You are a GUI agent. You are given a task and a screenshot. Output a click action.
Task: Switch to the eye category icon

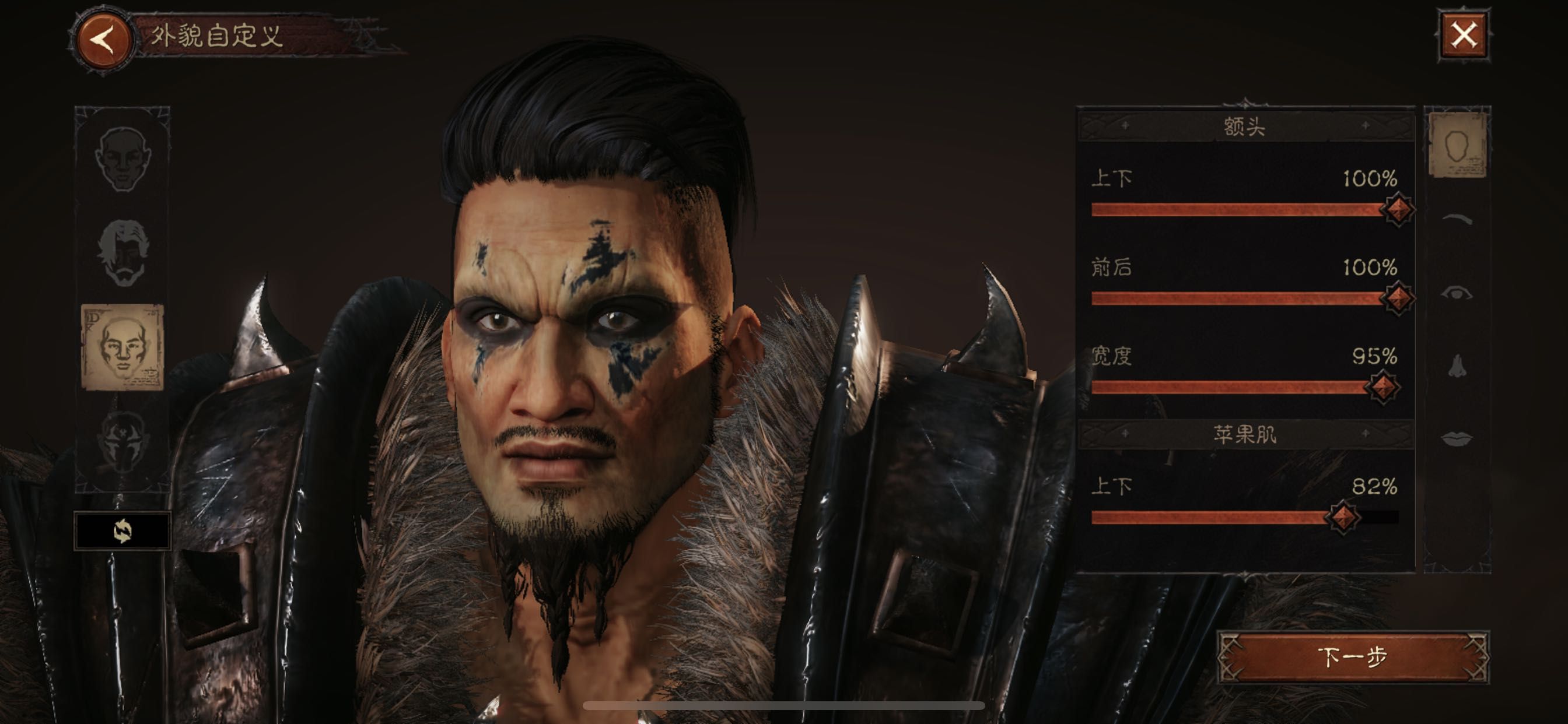pos(1457,294)
